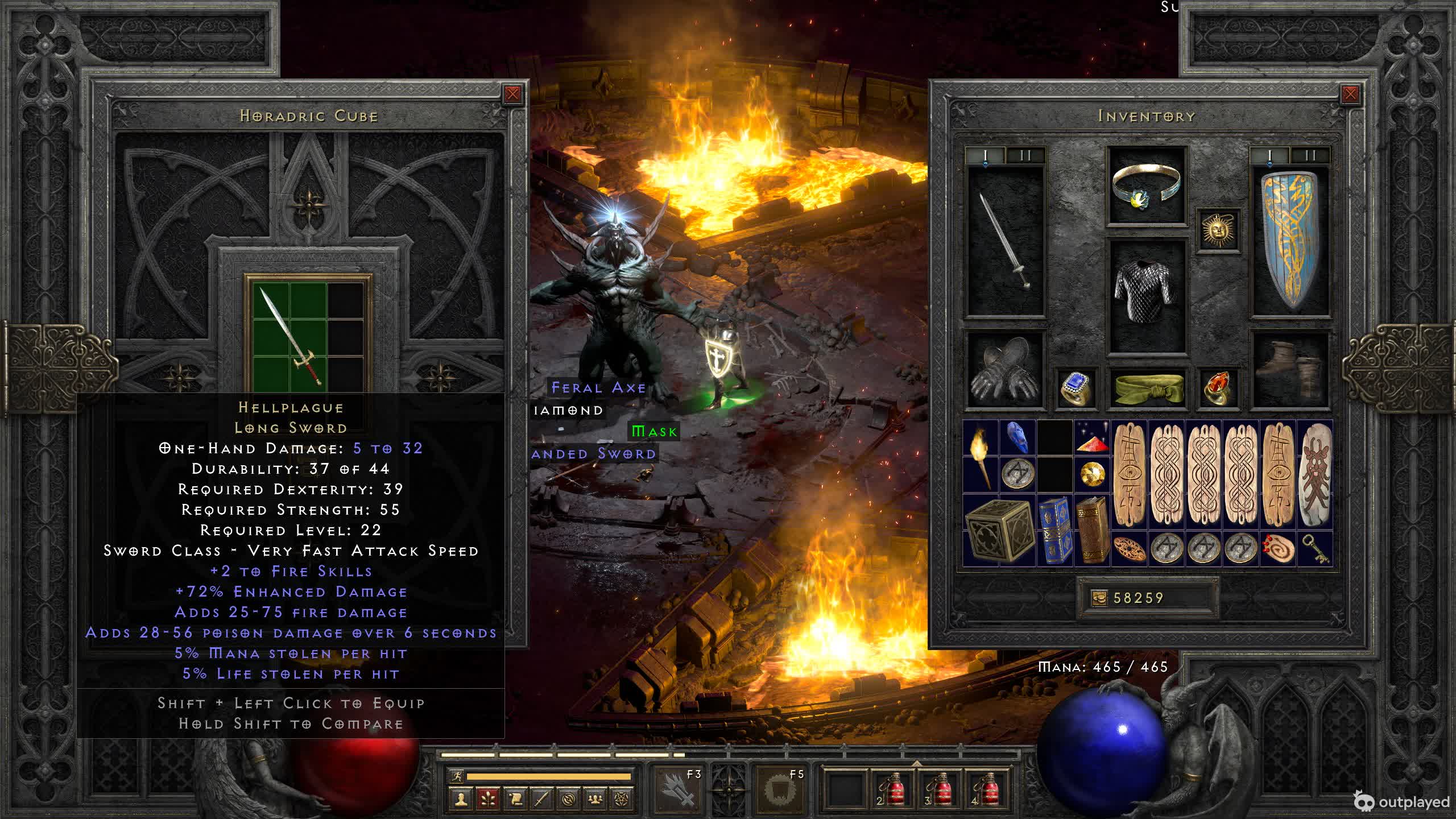The image size is (1456, 819).
Task: Pick up the key in inventory
Action: tap(1315, 549)
